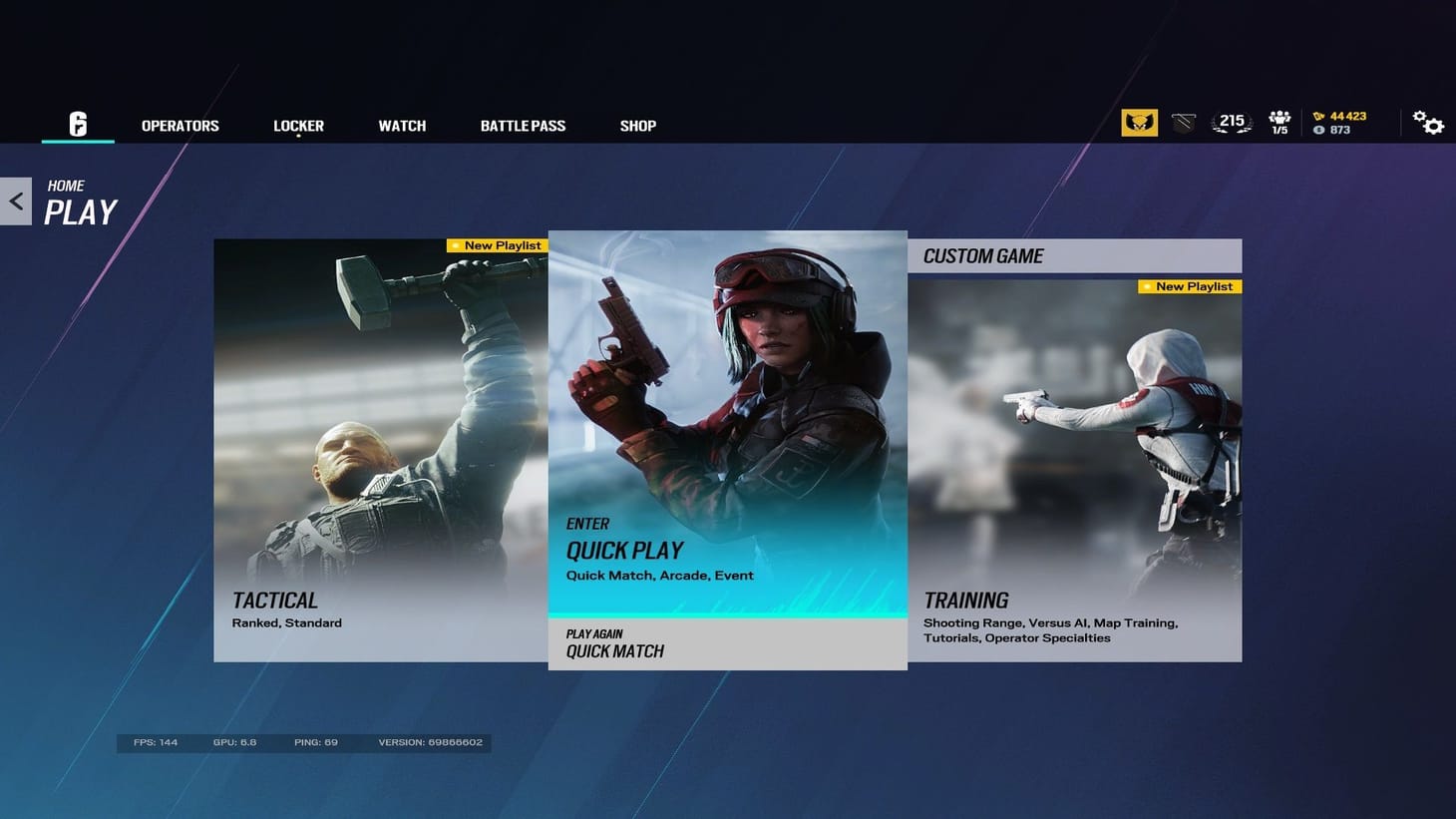The image size is (1456, 819).
Task: Select the Rainbow Six logo home tab
Action: click(x=77, y=125)
